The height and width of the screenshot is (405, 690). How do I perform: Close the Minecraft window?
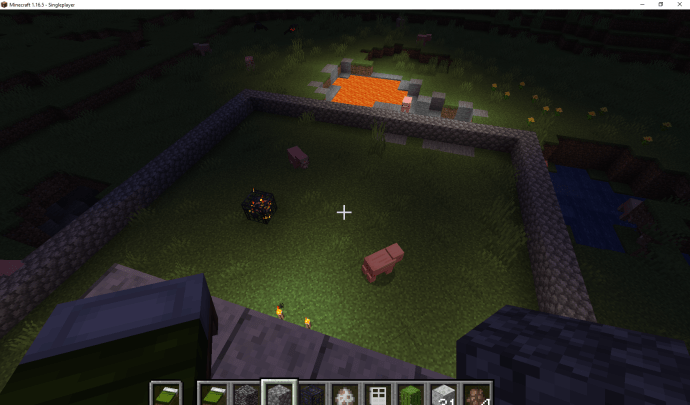tap(679, 5)
